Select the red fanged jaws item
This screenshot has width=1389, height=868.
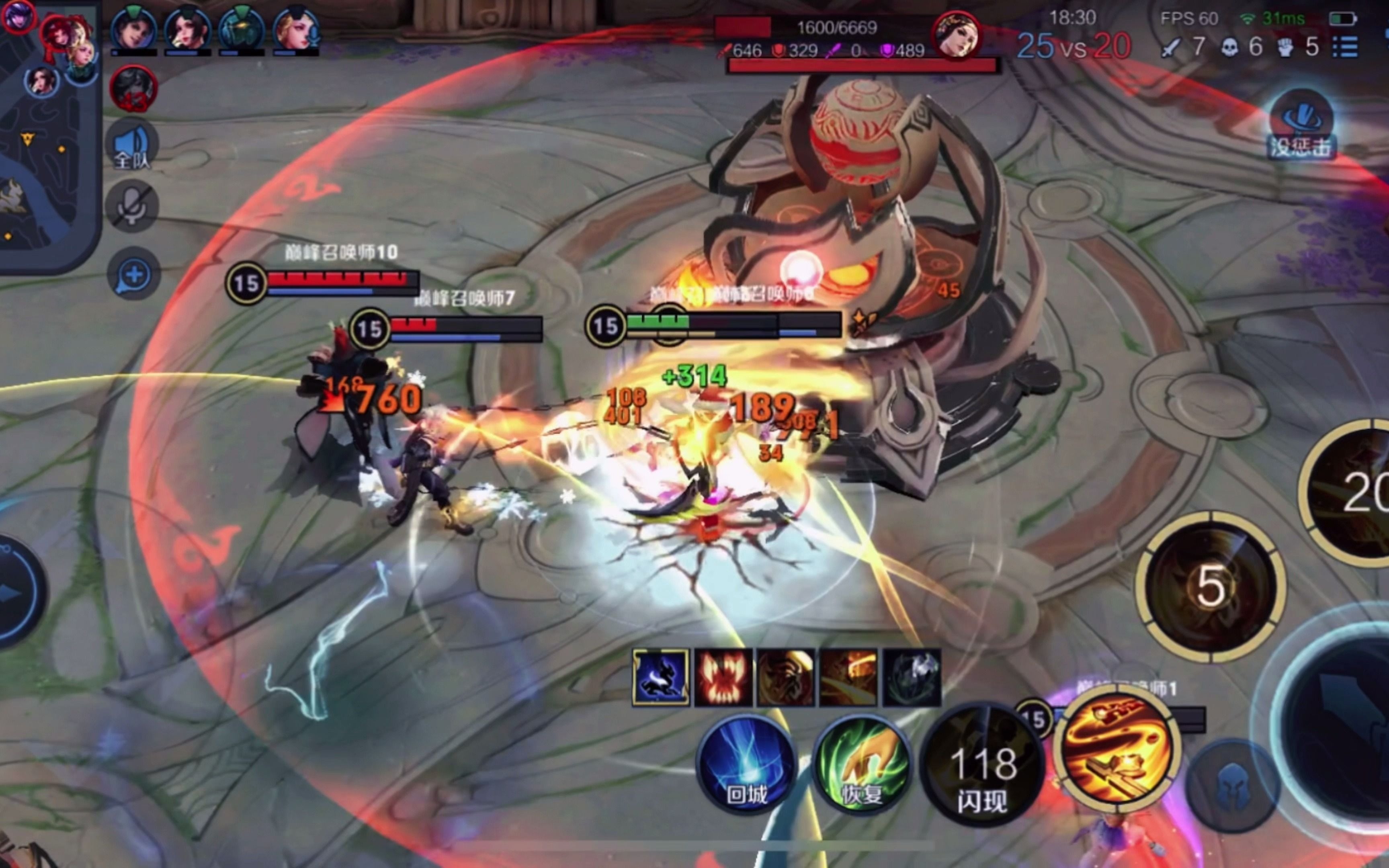click(x=723, y=678)
